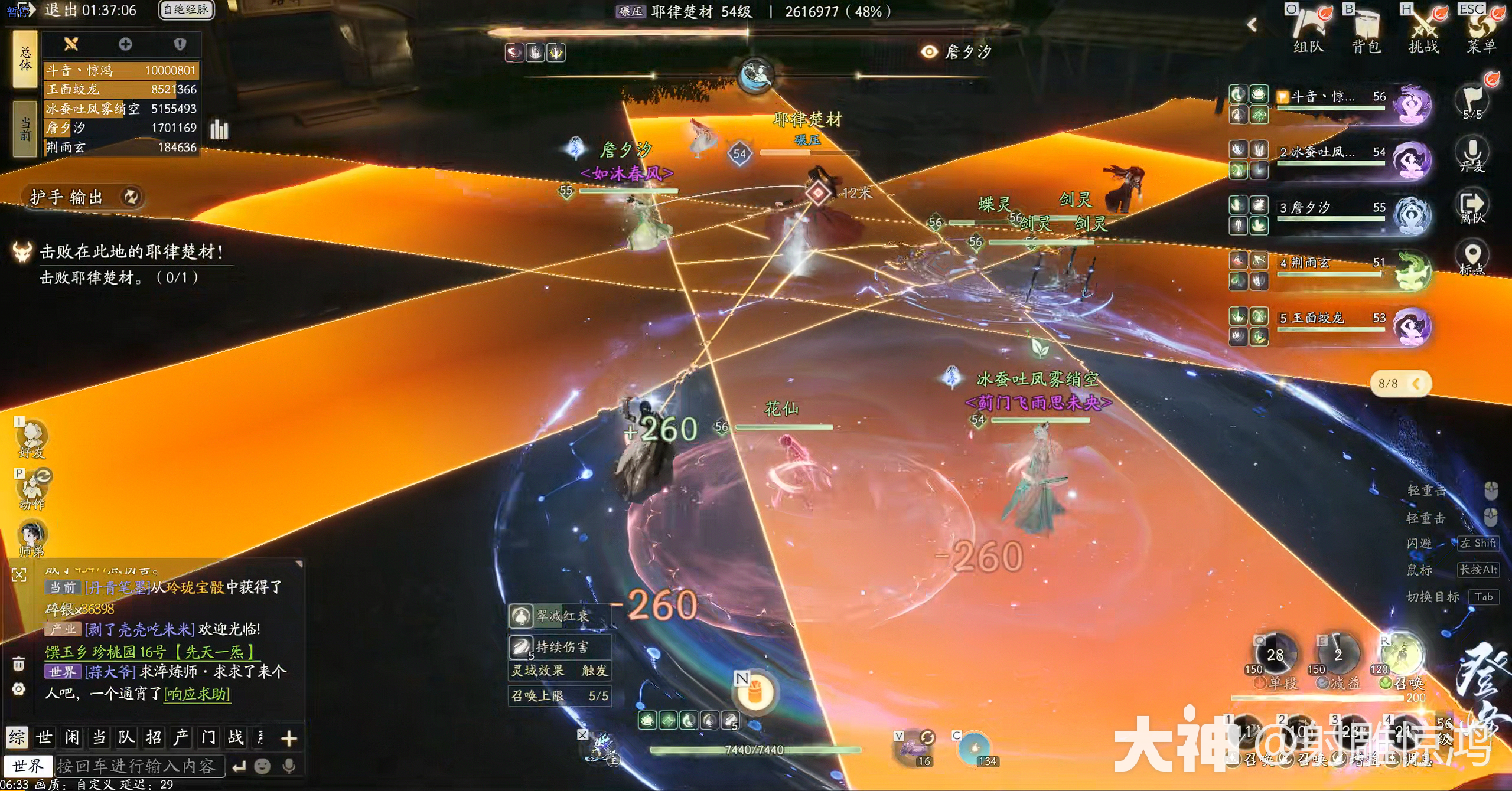Place a marker with 标点
This screenshot has height=791, width=1512.
tap(1472, 259)
